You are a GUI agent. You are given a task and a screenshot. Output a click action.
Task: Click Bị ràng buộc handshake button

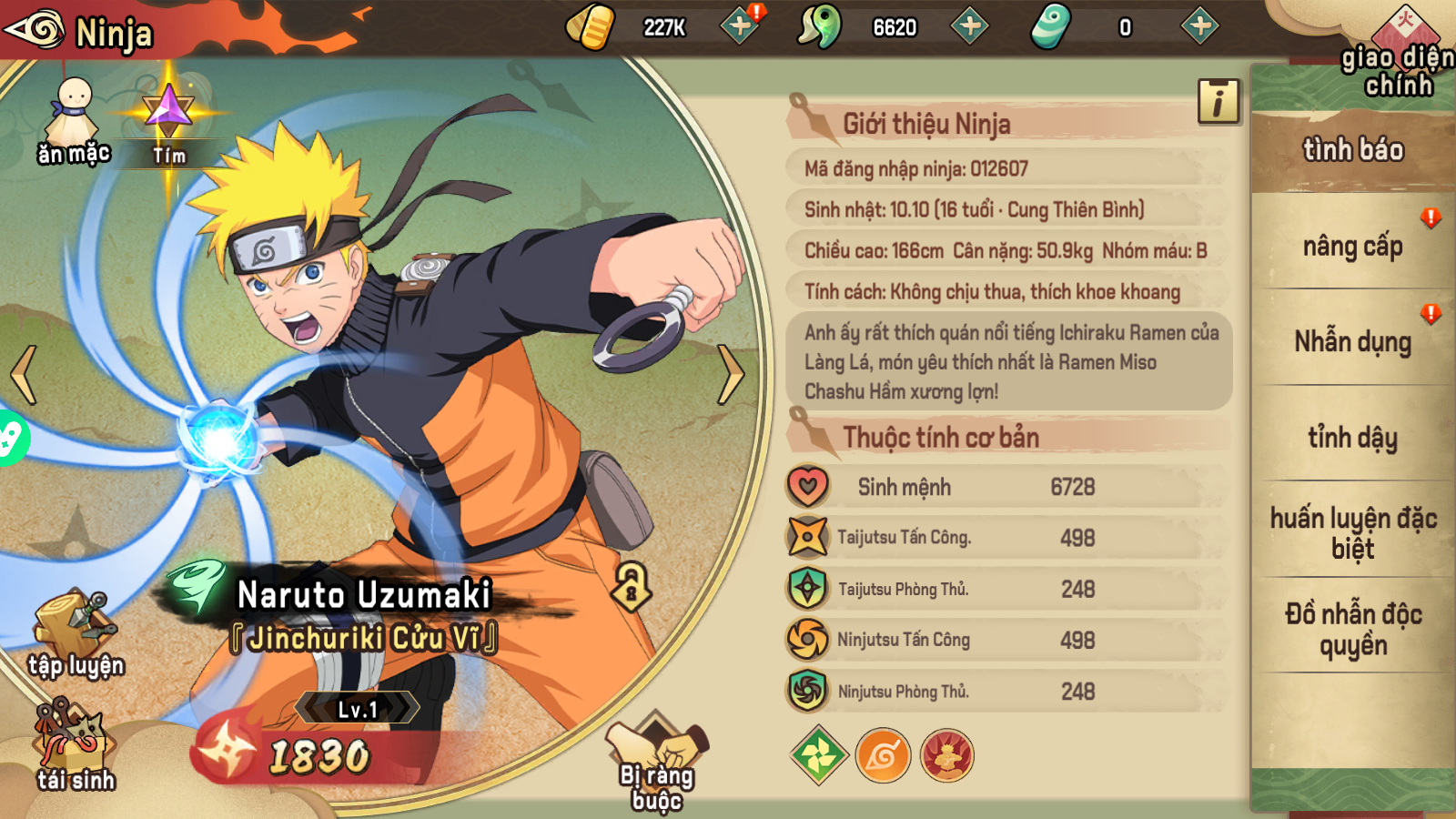657,753
